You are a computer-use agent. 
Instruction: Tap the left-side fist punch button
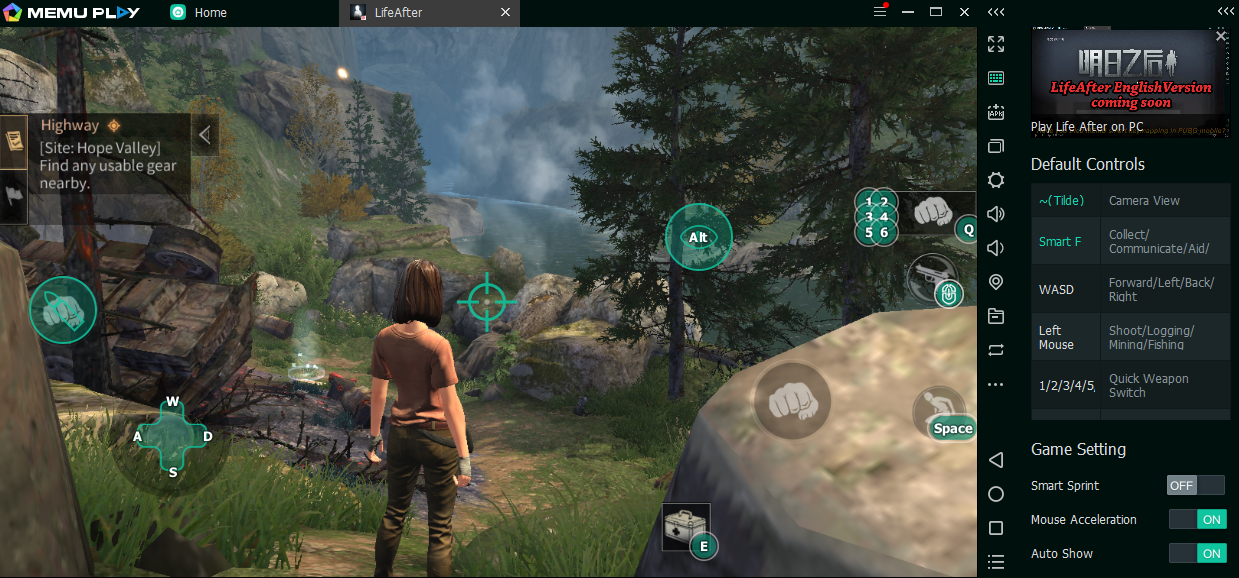(x=63, y=310)
